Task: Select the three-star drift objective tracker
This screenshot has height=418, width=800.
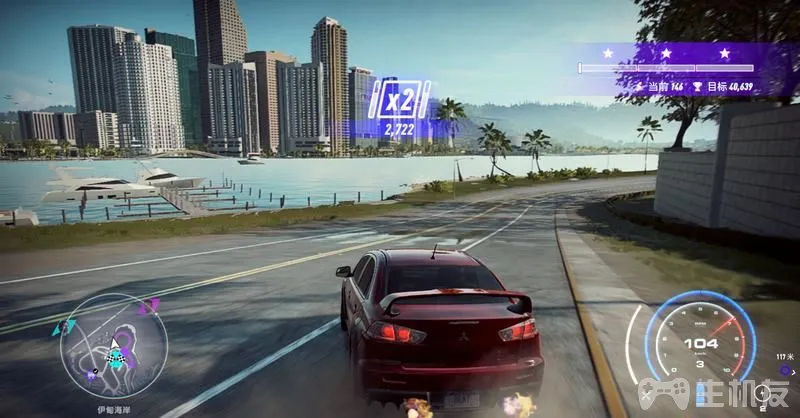Action: [x=665, y=69]
